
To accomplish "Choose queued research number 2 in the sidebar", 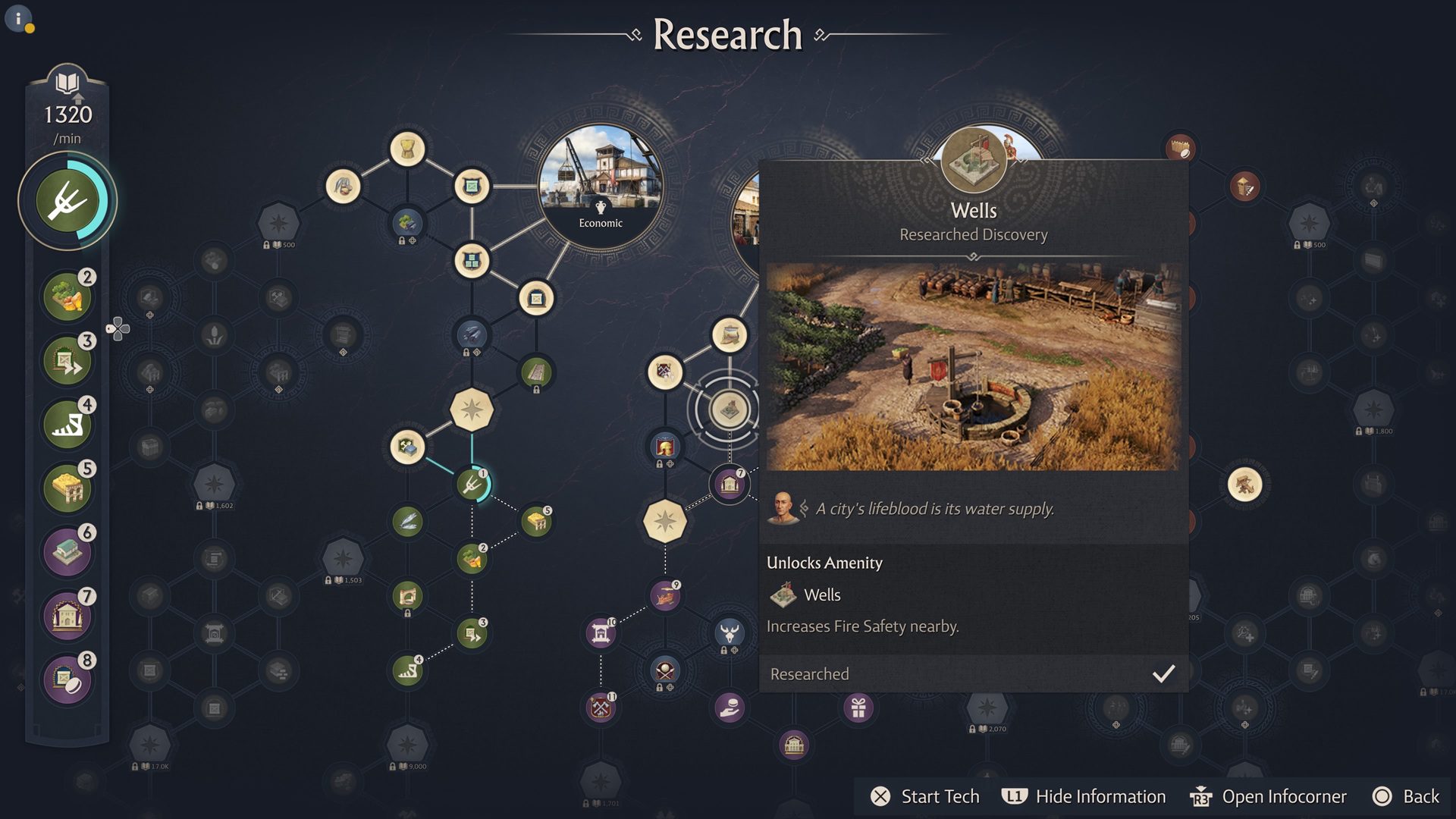I will click(x=67, y=297).
